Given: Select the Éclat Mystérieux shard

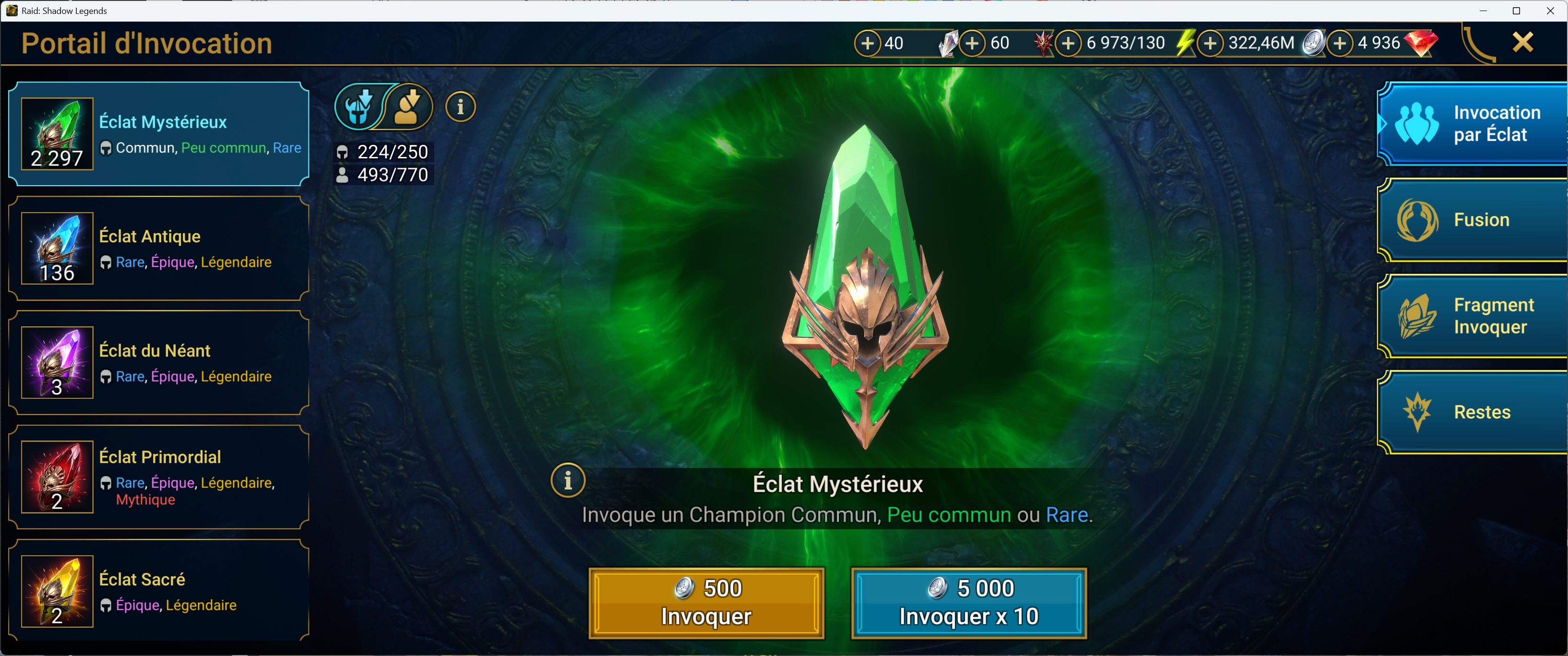Looking at the screenshot, I should pos(158,134).
